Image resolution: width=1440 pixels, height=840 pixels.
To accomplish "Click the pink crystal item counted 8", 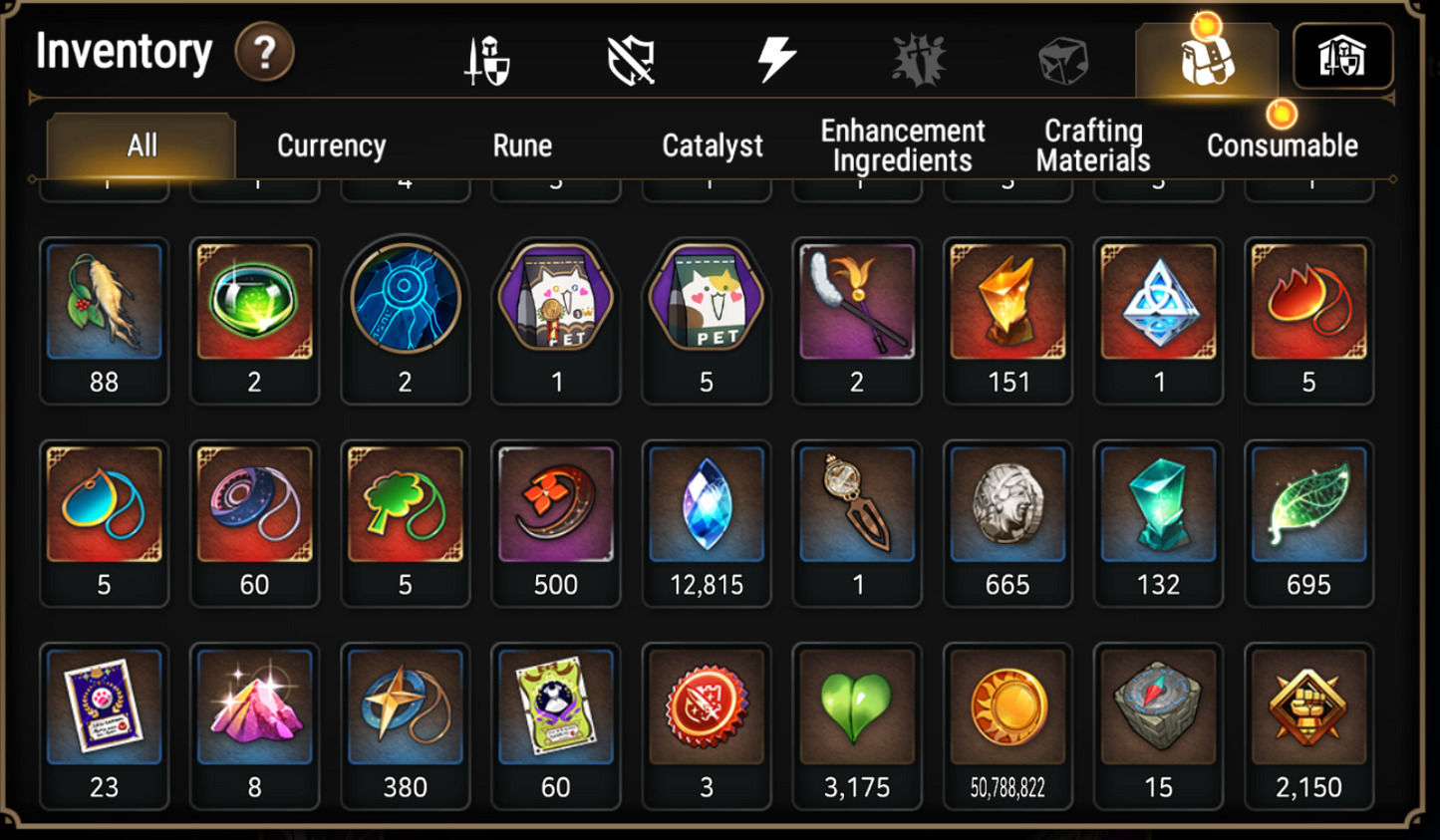I will (254, 707).
